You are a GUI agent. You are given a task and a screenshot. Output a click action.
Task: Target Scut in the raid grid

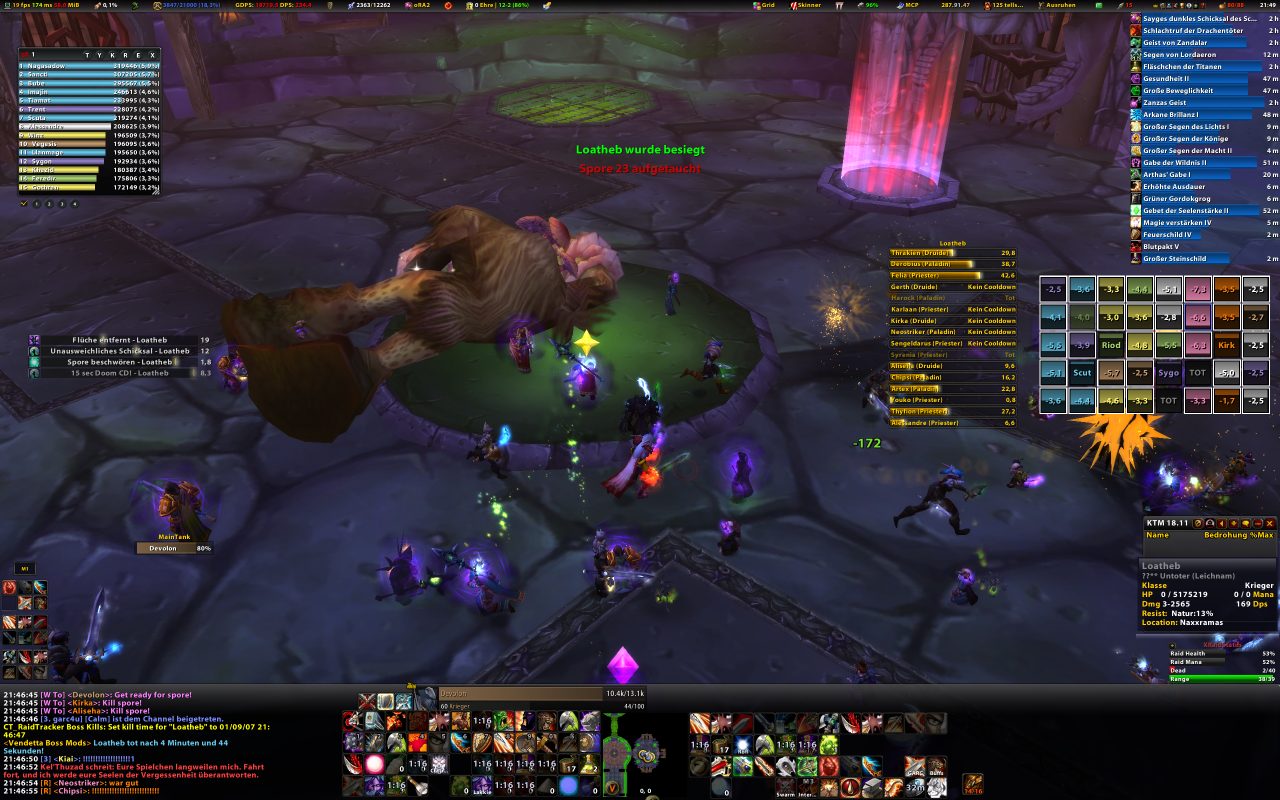(x=1082, y=373)
